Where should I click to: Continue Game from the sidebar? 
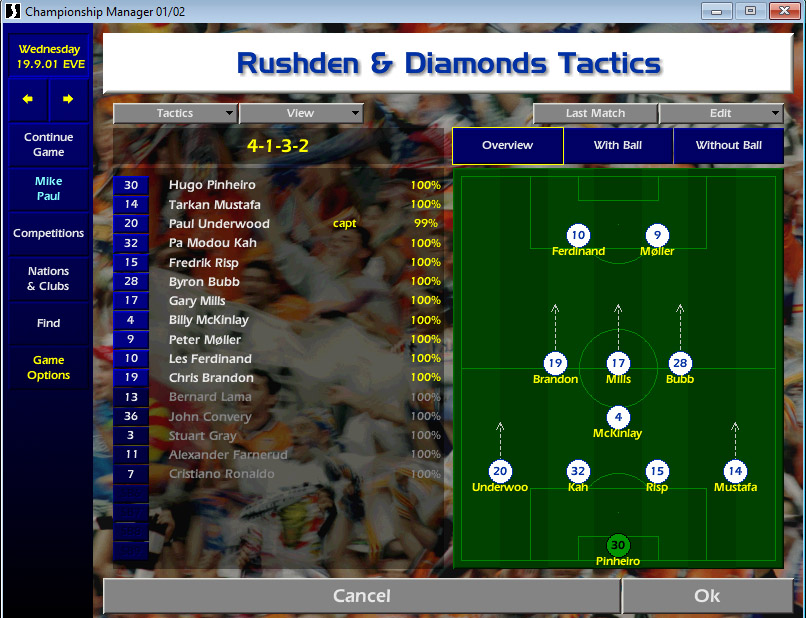coord(49,145)
